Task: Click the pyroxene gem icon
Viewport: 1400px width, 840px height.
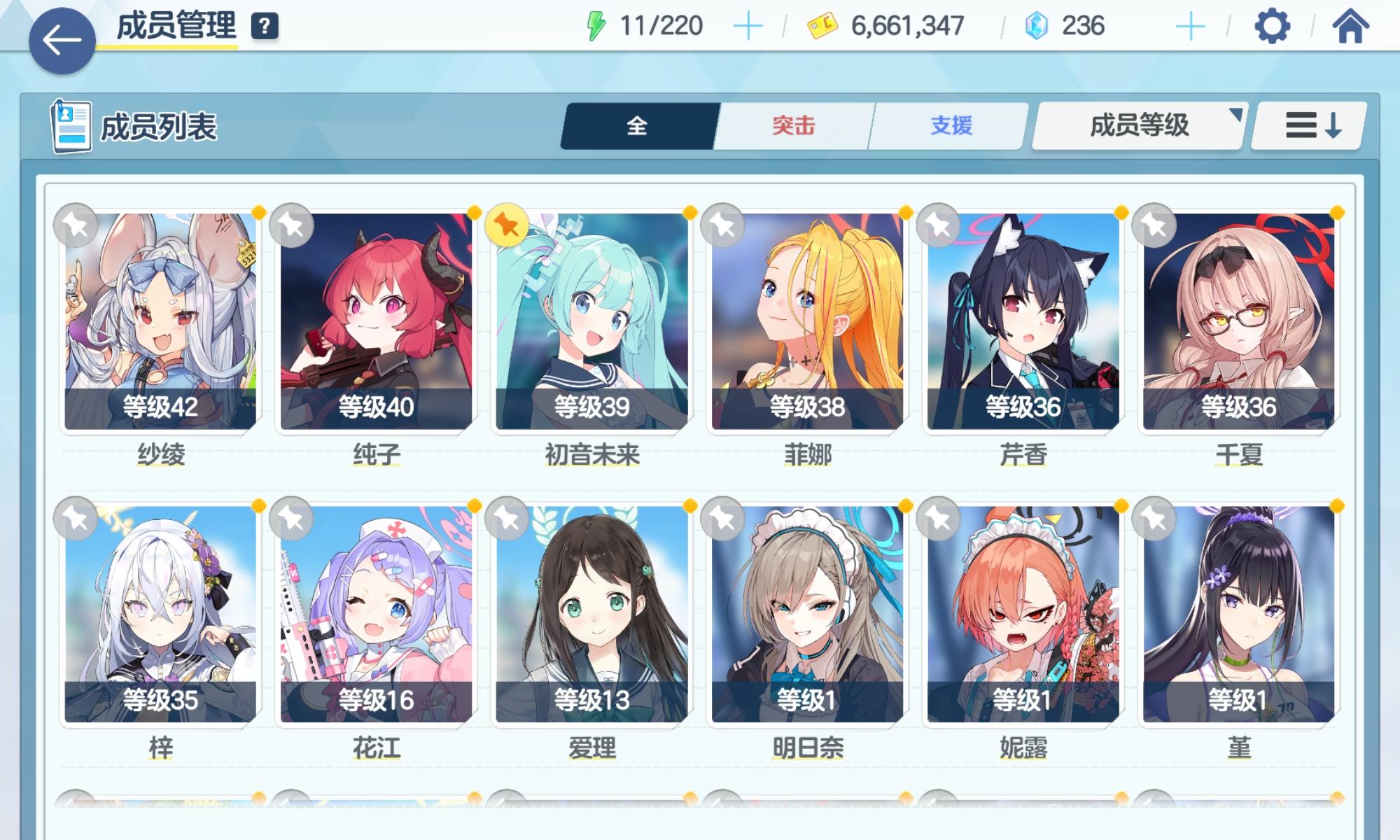Action: (x=1037, y=25)
